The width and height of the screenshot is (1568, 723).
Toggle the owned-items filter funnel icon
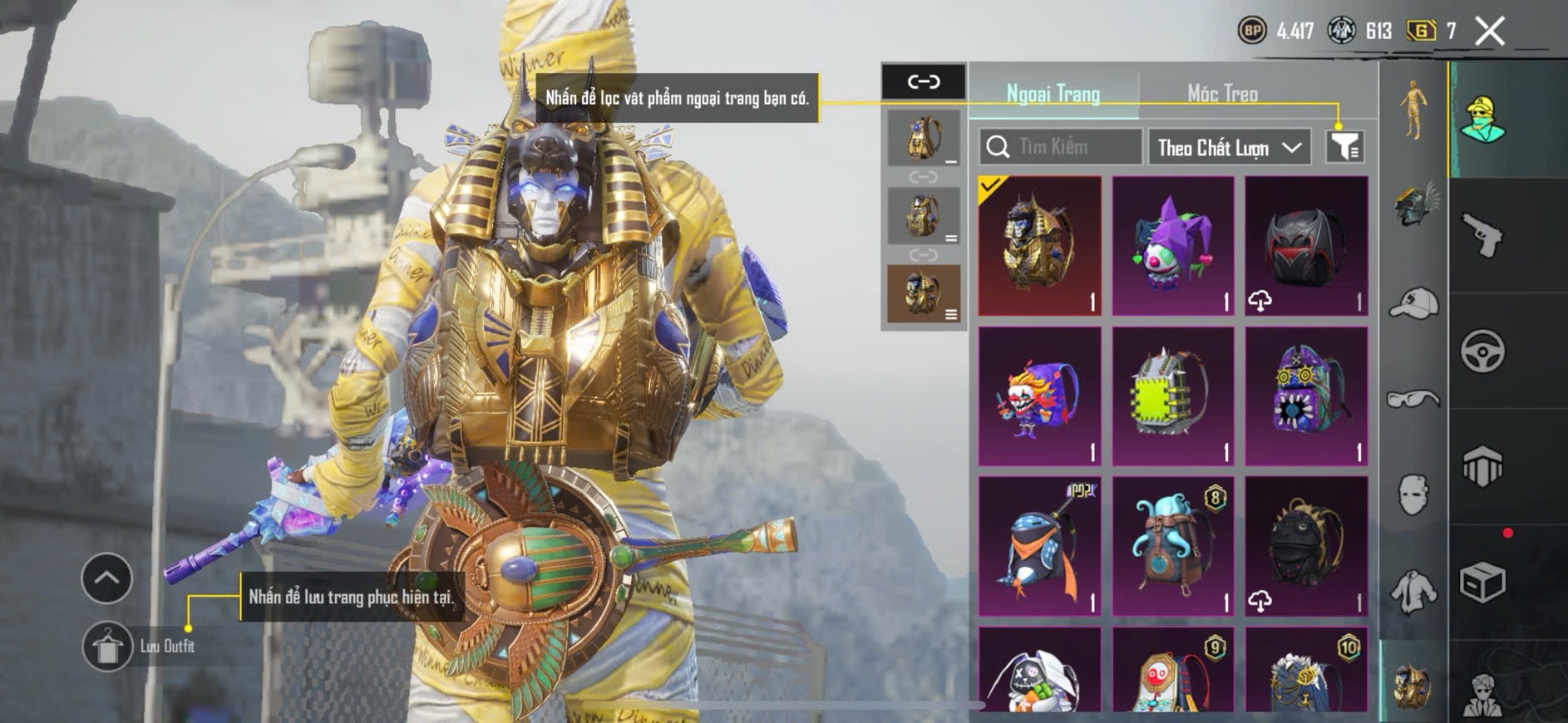point(1344,147)
